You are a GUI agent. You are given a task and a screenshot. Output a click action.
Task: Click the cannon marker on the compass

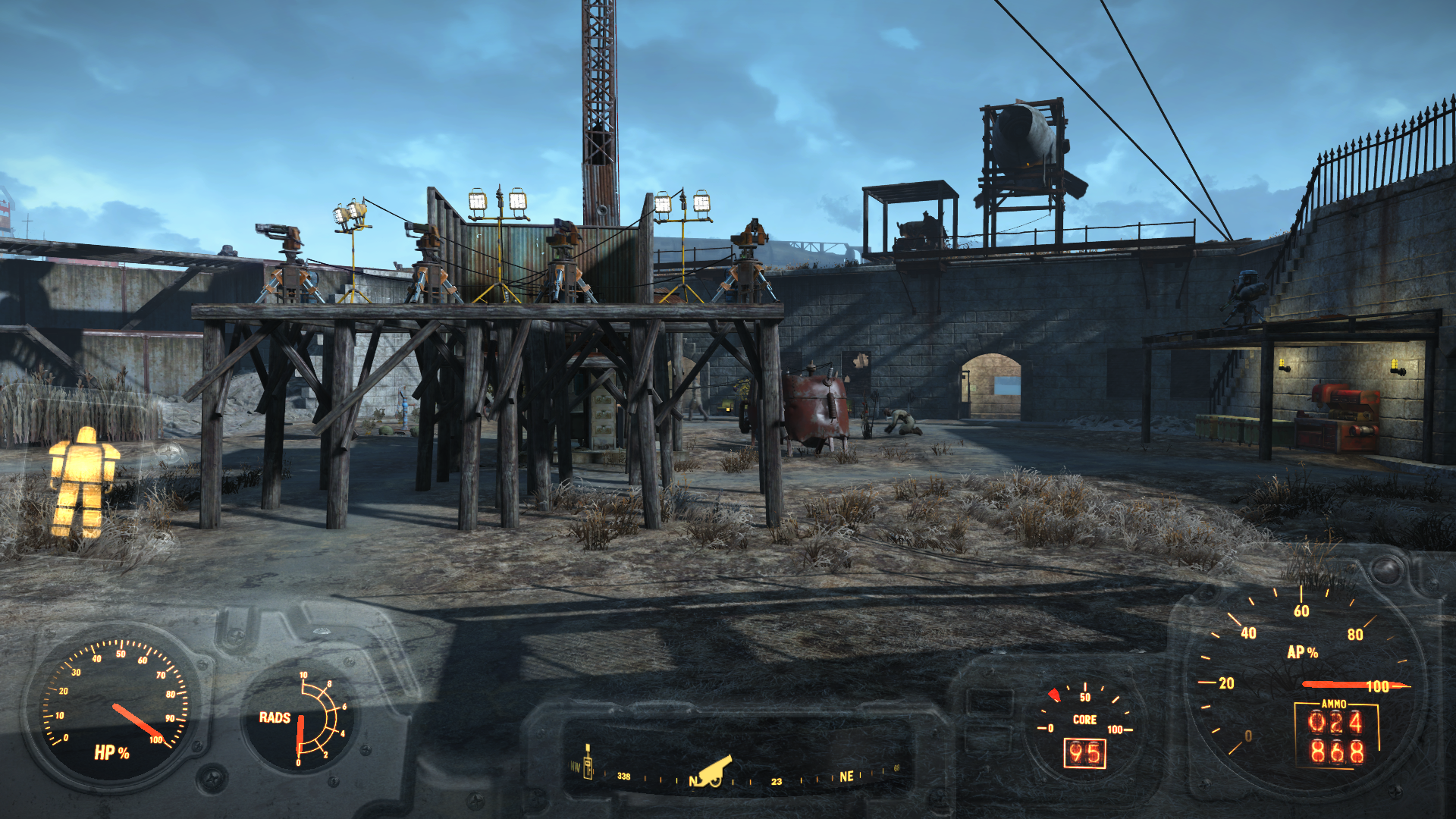click(715, 772)
